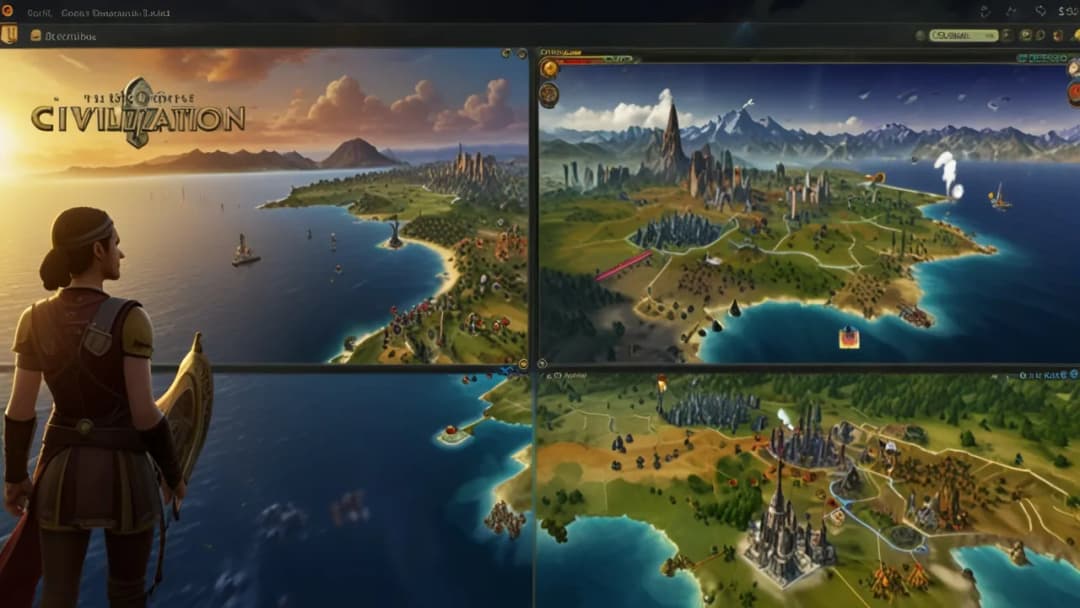Click the orange circular icon in the window's top-left corner
This screenshot has width=1080, height=608.
point(9,13)
